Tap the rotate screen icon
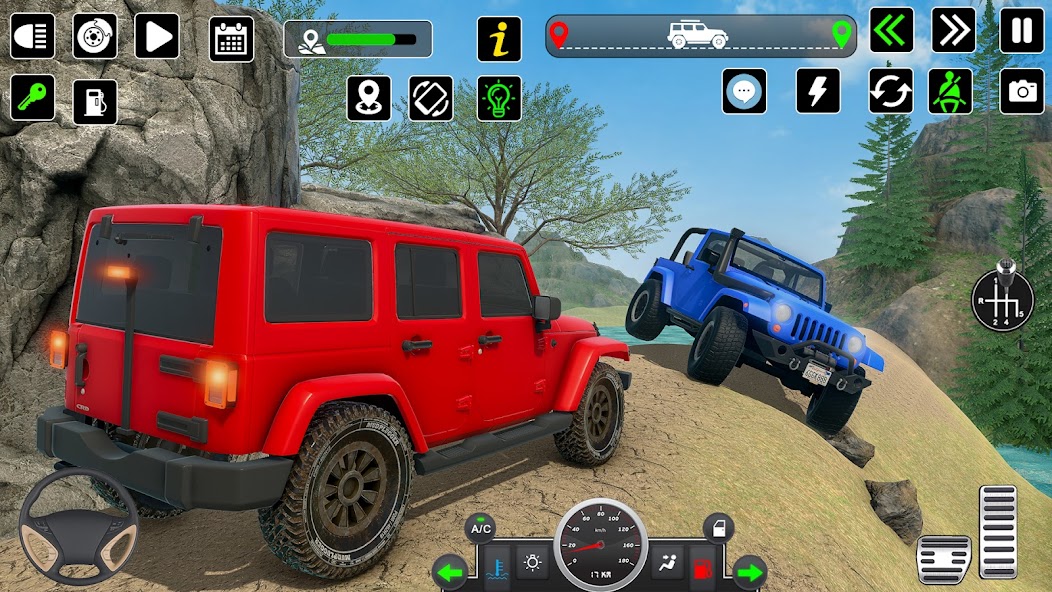This screenshot has height=592, width=1052. click(x=431, y=98)
